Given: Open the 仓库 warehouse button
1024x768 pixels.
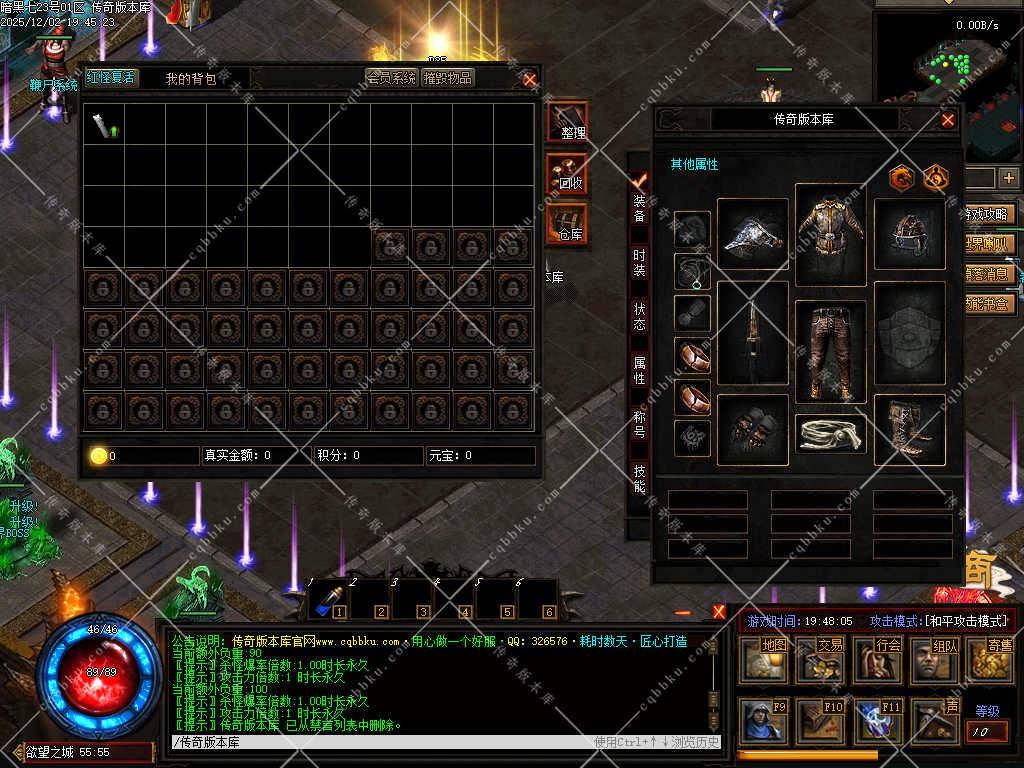Looking at the screenshot, I should pyautogui.click(x=568, y=224).
